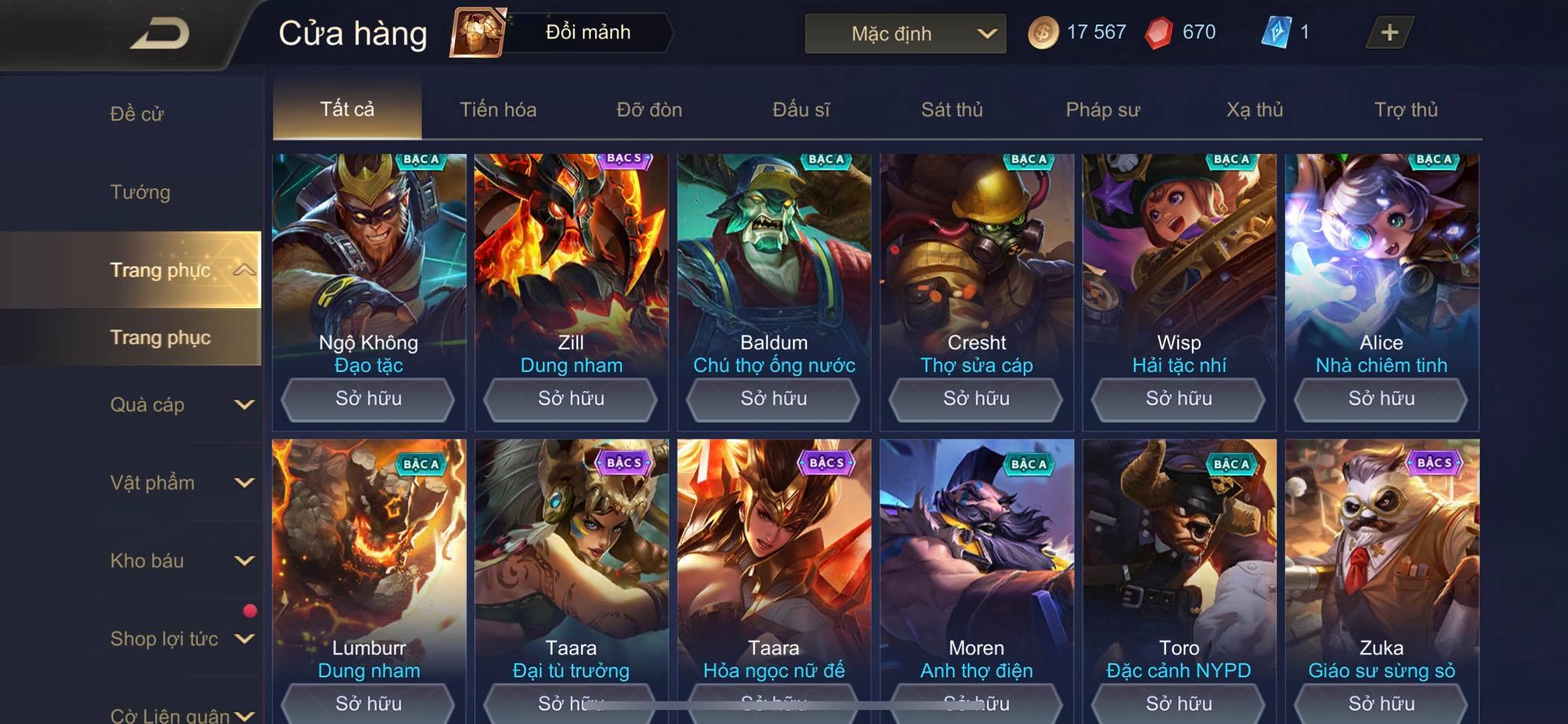The width and height of the screenshot is (1568, 724).
Task: Go to the Tướng sidebar section
Action: (140, 192)
